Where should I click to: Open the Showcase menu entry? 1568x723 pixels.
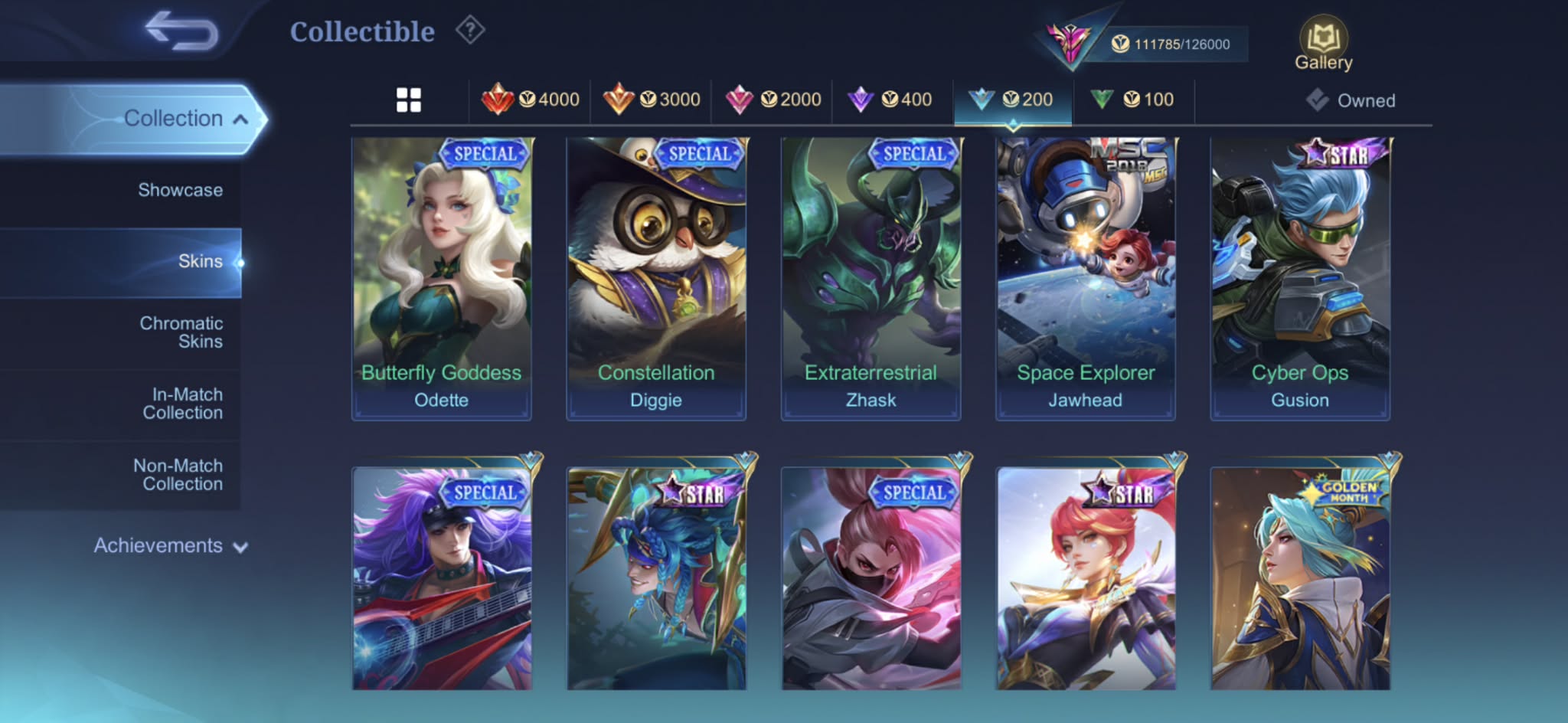click(x=180, y=190)
